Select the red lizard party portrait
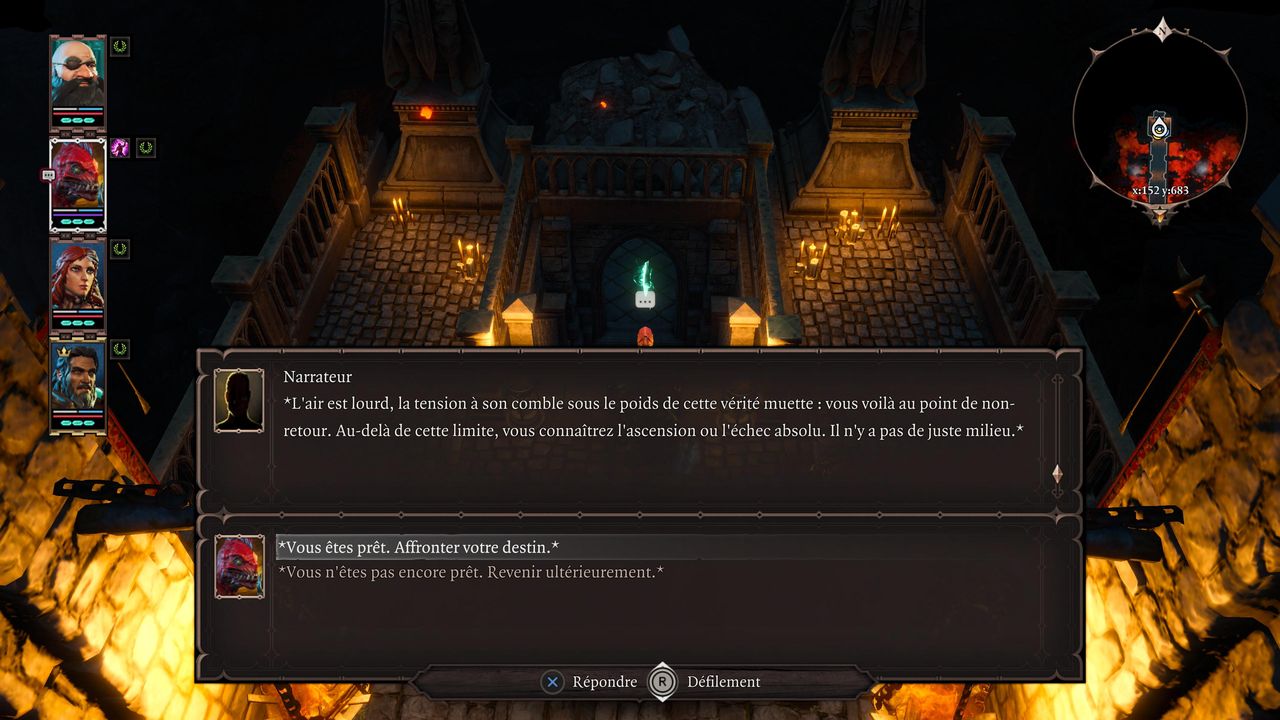Image resolution: width=1280 pixels, height=720 pixels. pyautogui.click(x=78, y=182)
